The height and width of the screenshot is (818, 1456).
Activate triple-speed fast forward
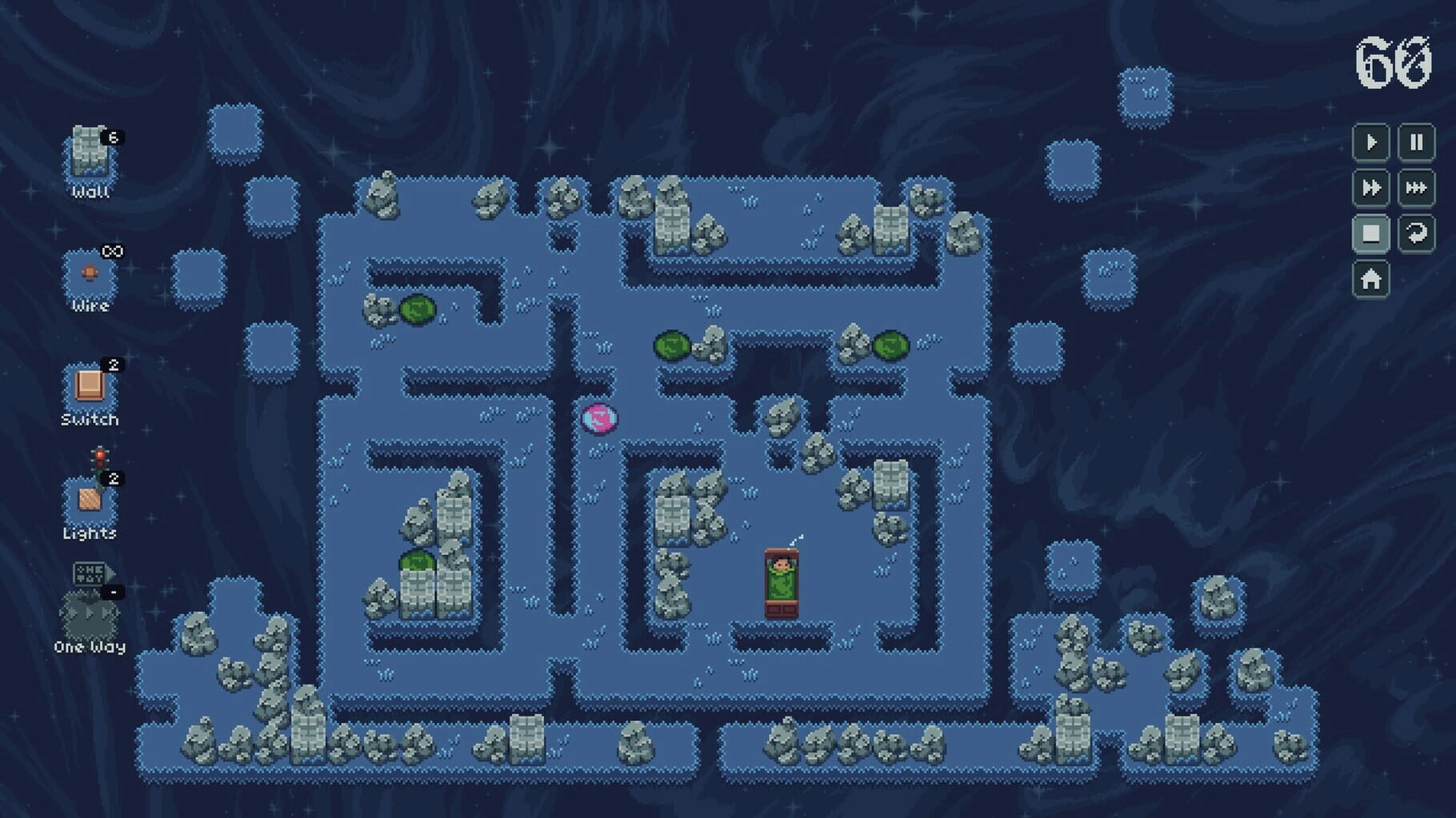point(1416,189)
